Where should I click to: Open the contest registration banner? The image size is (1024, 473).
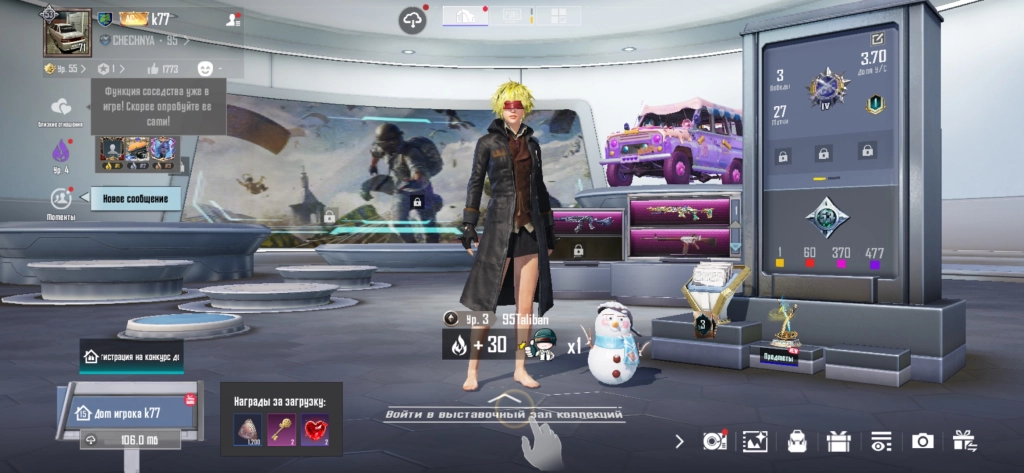(x=132, y=356)
